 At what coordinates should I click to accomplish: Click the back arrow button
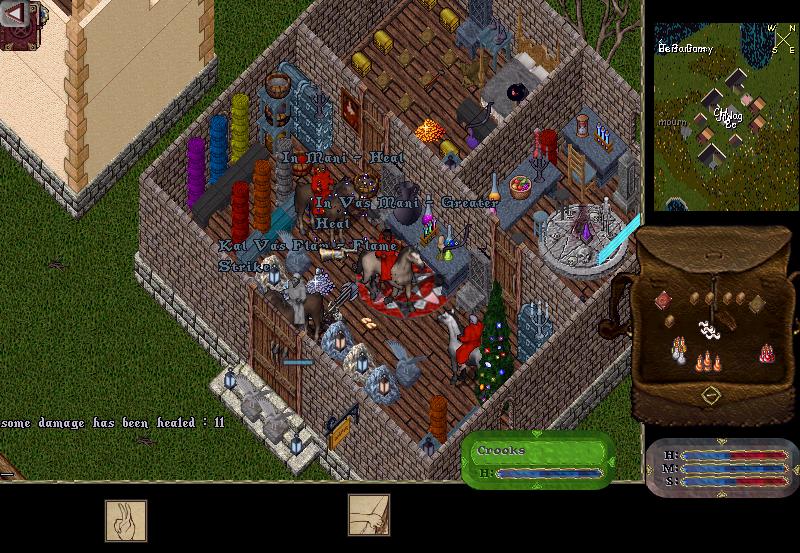point(14,13)
